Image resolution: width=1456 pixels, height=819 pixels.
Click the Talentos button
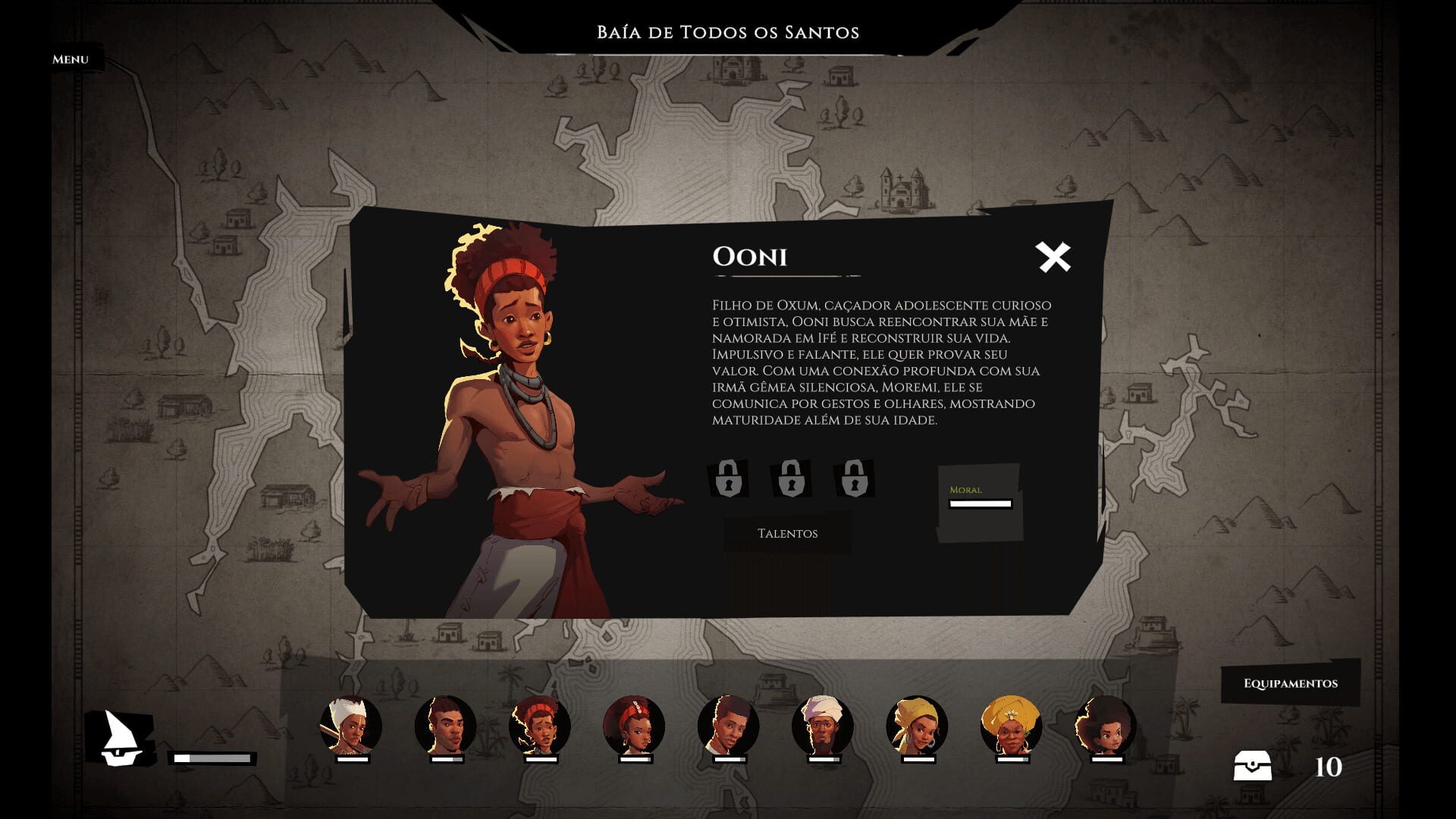pyautogui.click(x=787, y=533)
